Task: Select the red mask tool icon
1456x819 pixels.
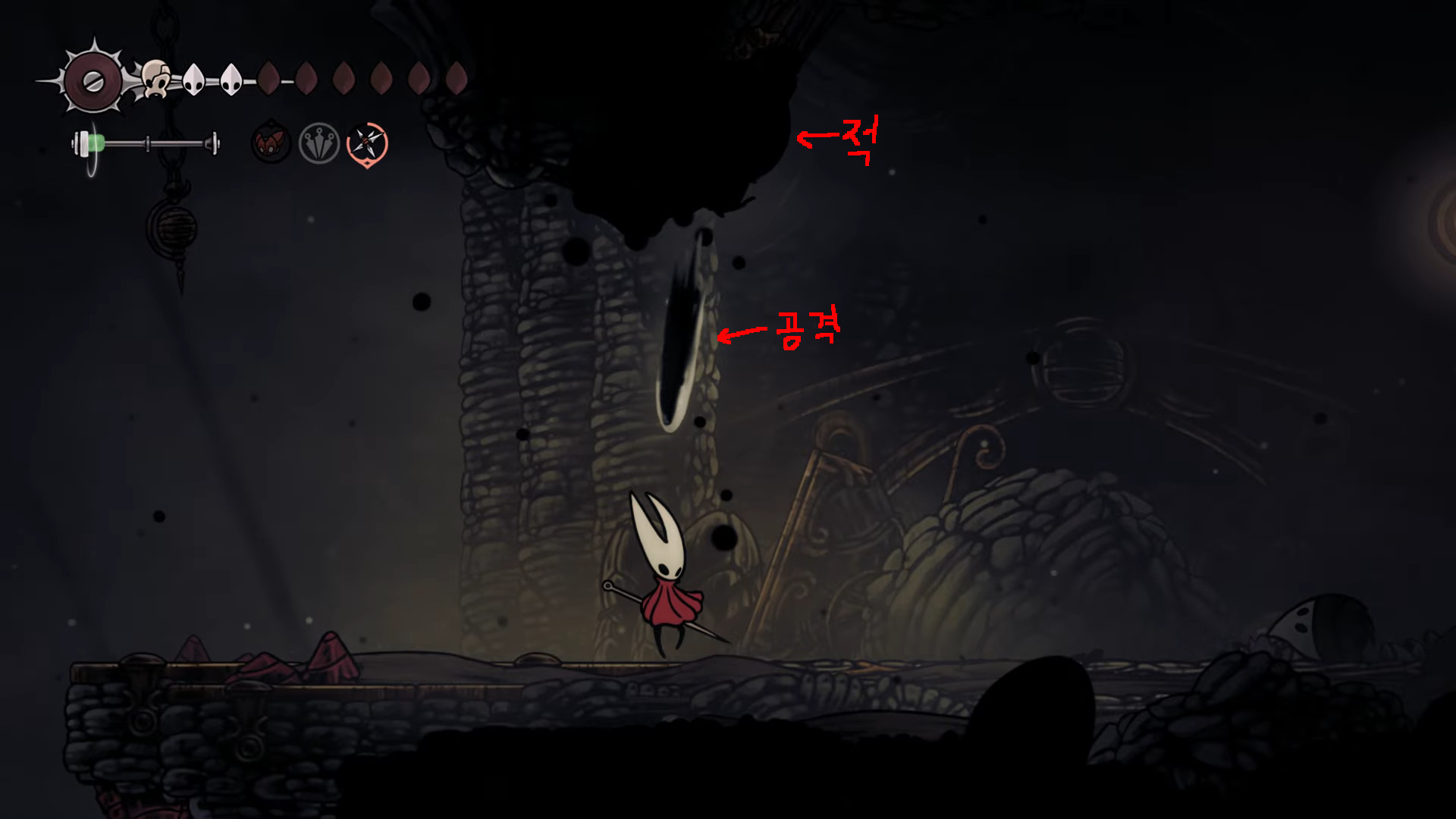Action: (271, 143)
